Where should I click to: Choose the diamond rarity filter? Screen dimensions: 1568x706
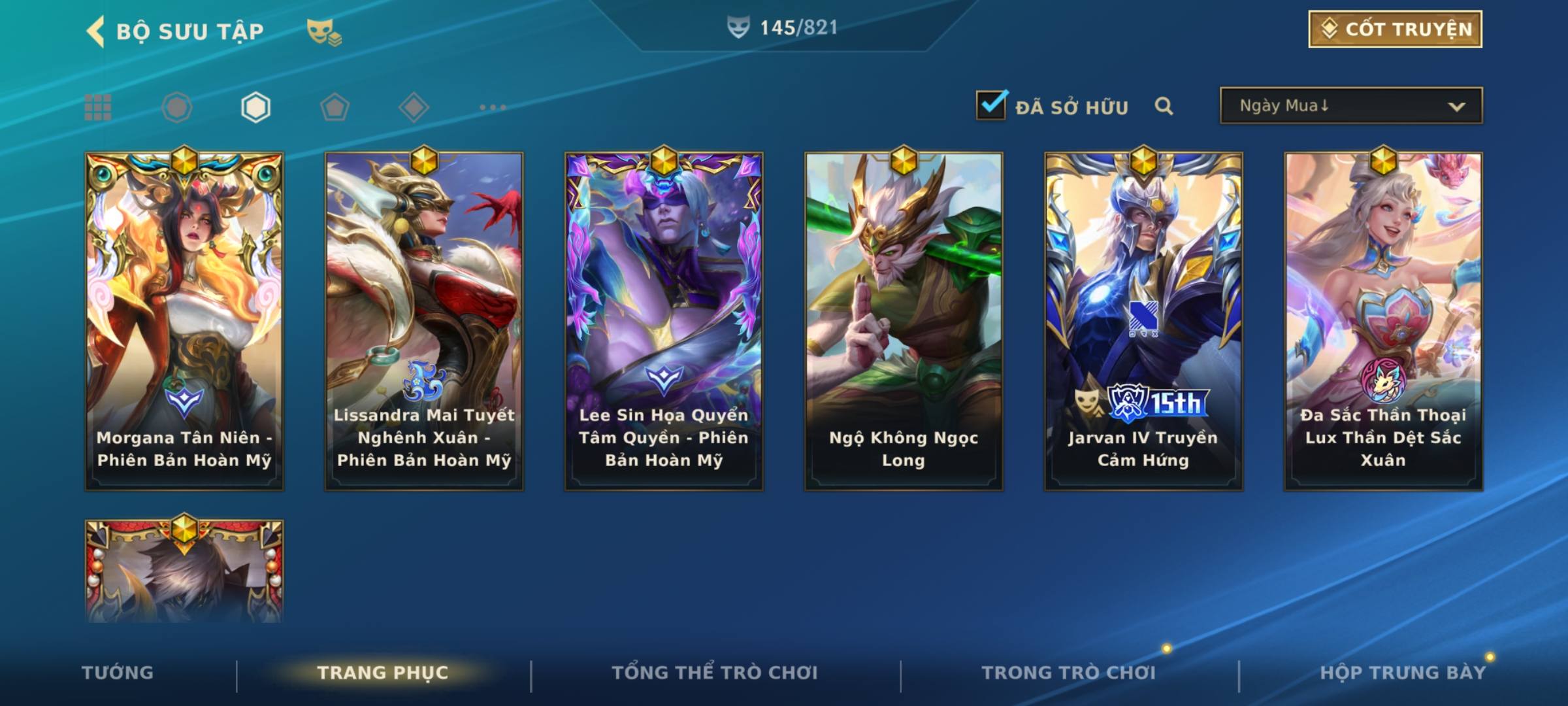pos(414,107)
